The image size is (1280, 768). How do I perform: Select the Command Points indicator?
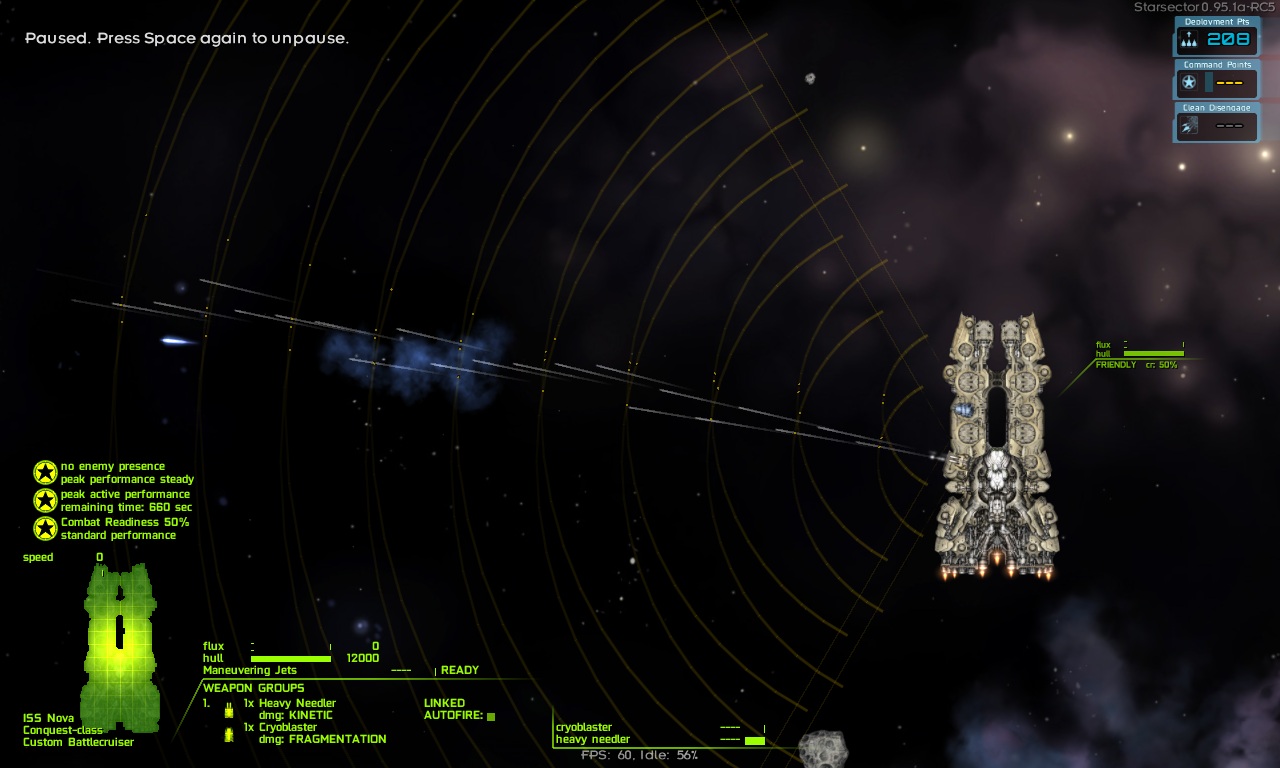[1216, 82]
